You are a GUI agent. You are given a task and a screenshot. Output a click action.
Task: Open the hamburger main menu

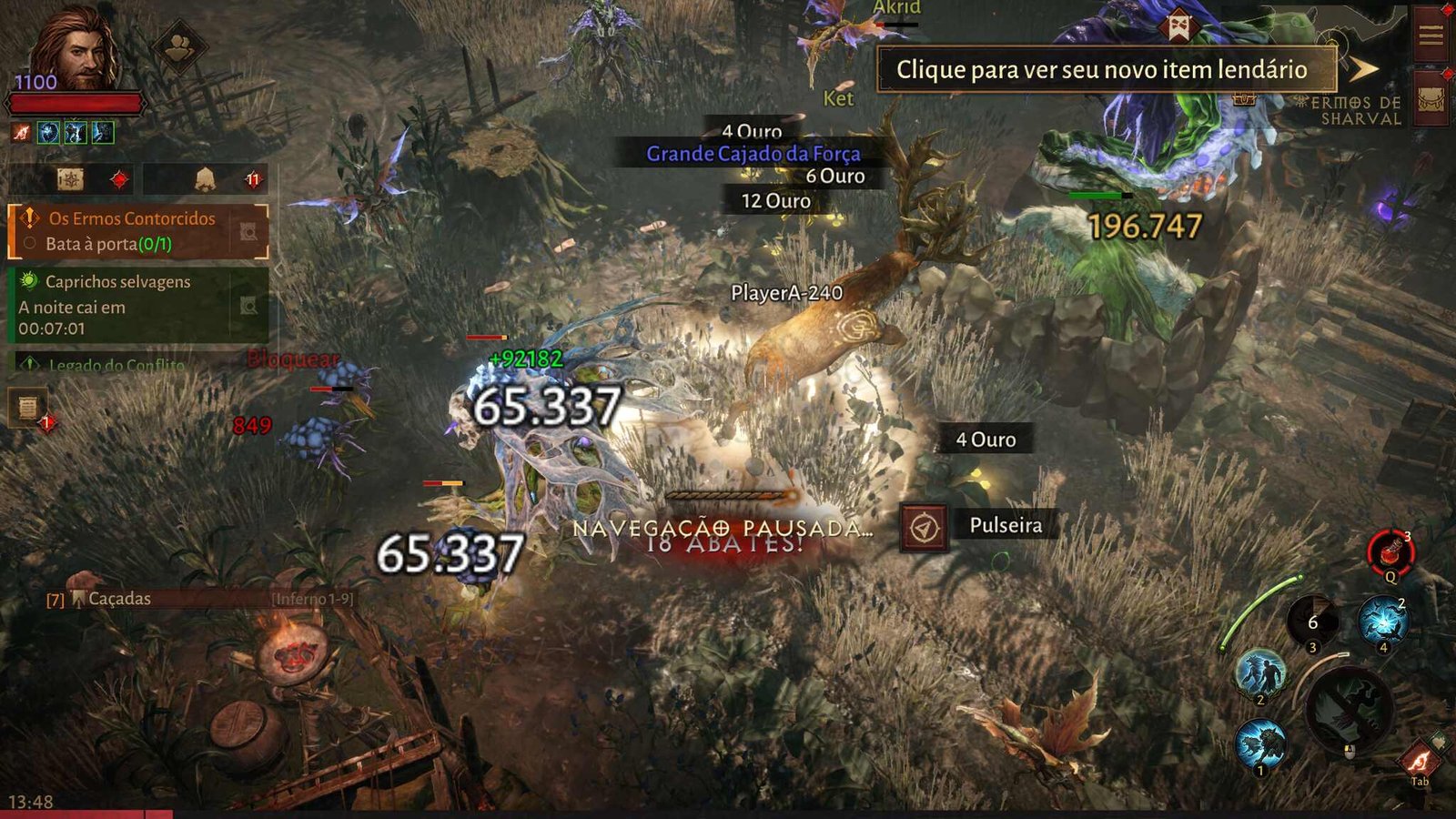point(1431,35)
